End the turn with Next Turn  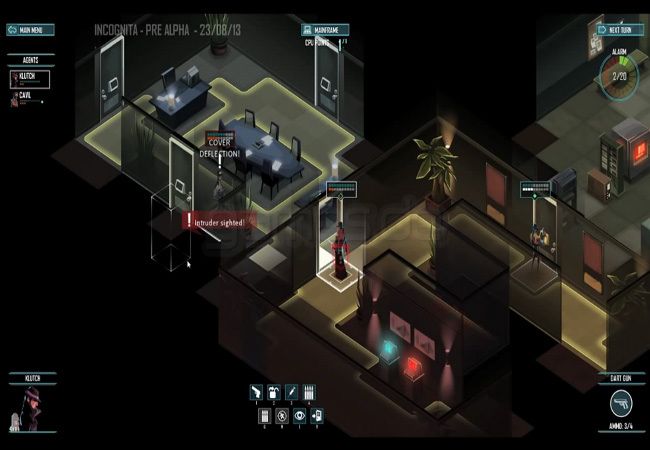[619, 29]
